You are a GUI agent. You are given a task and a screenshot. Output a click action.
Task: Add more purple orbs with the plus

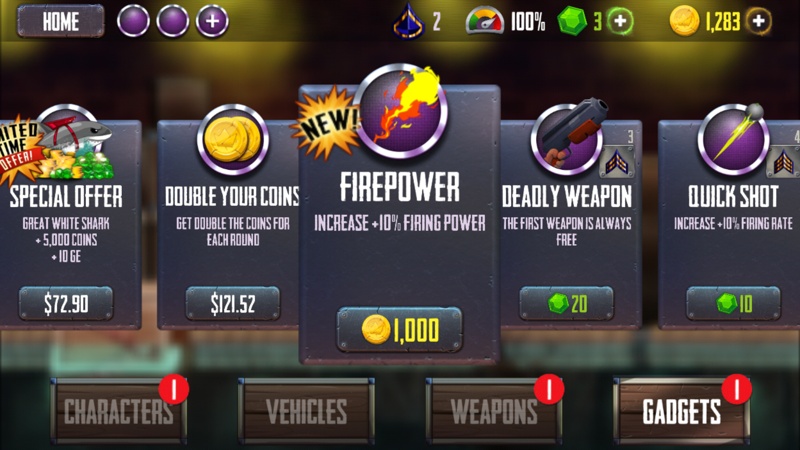212,21
